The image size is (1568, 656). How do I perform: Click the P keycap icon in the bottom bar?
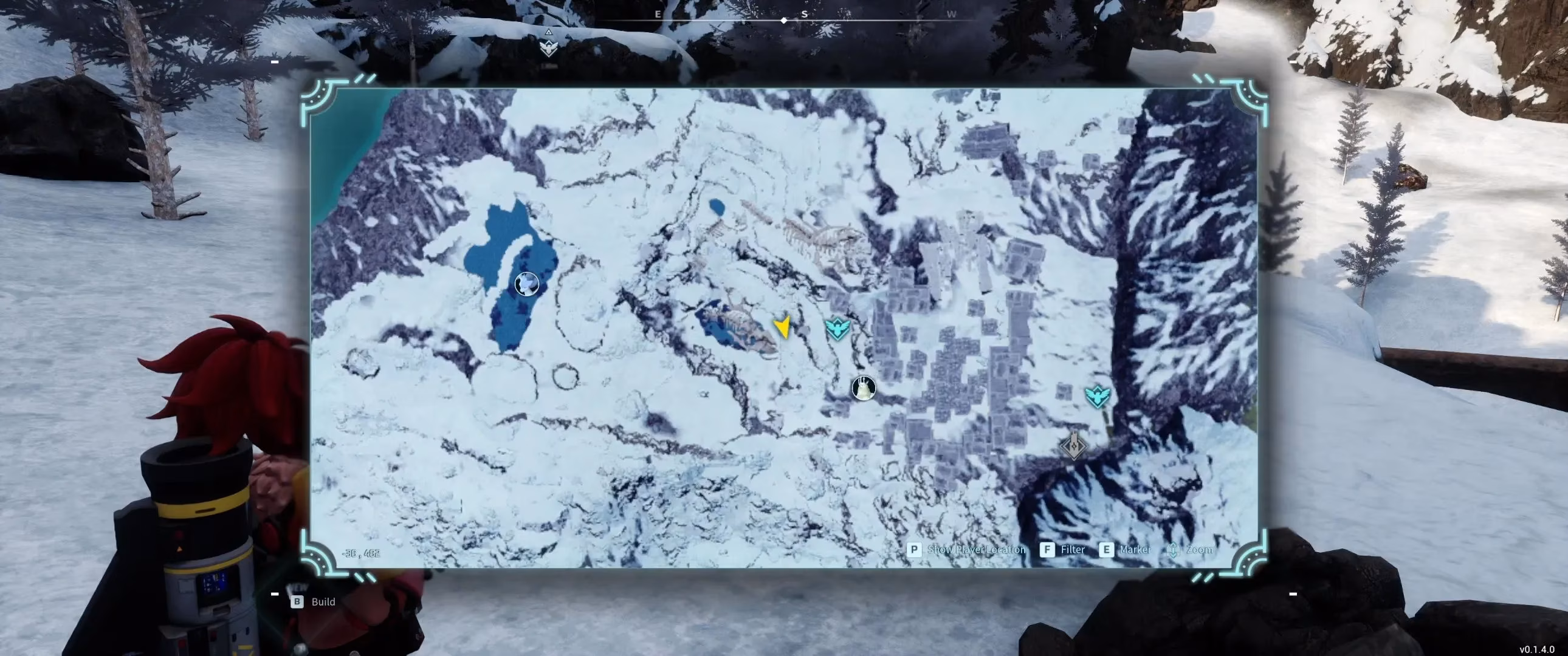(913, 550)
